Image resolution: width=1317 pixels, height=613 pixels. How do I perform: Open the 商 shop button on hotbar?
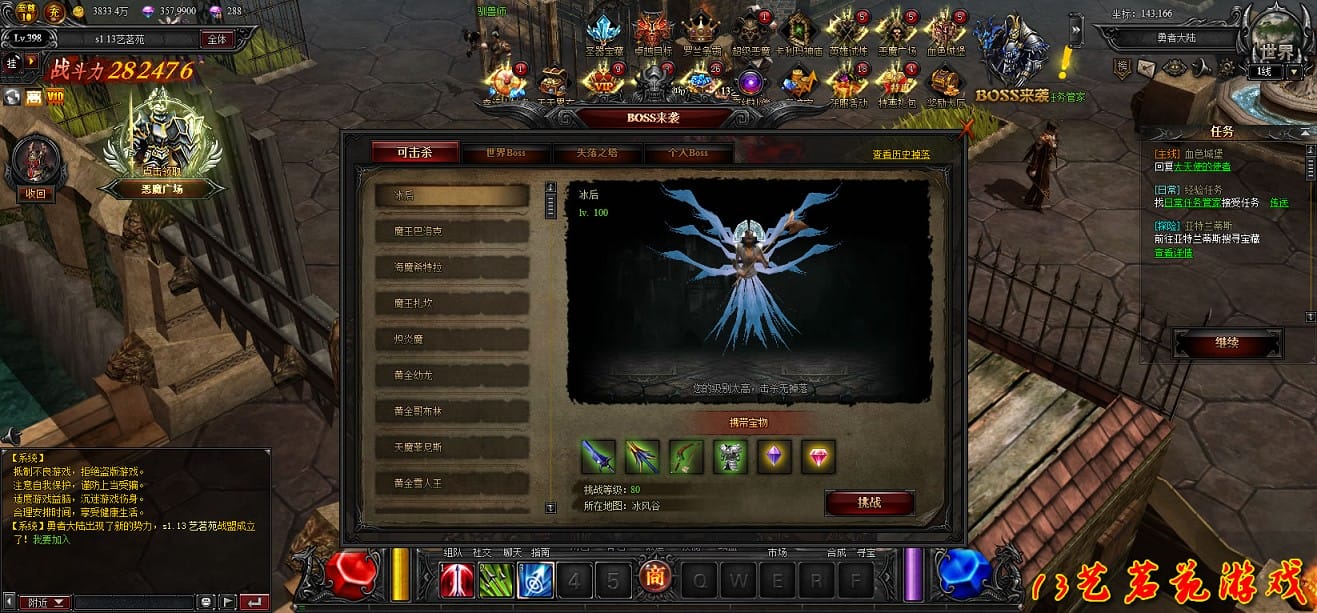(654, 579)
